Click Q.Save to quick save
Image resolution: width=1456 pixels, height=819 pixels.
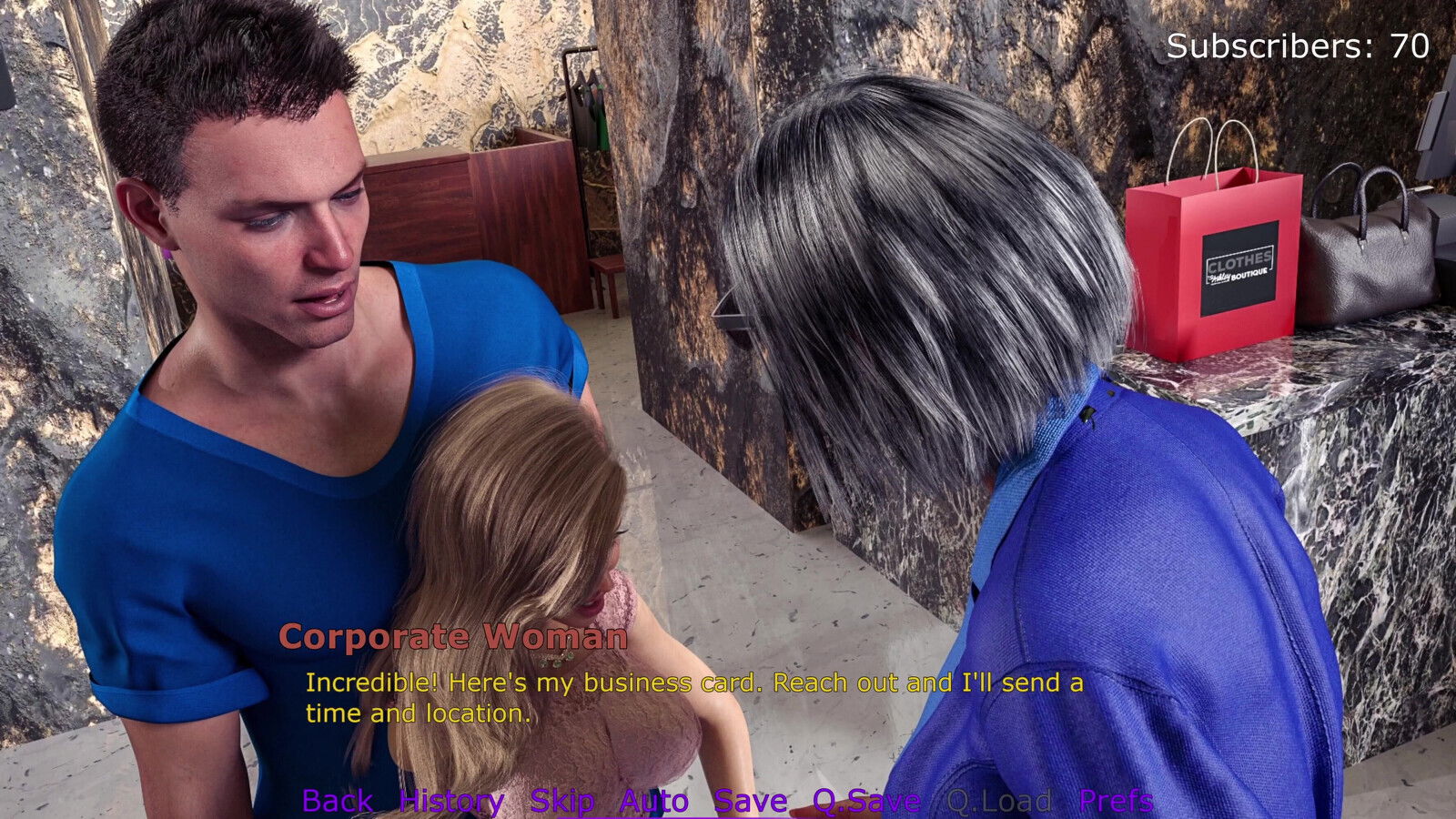click(x=866, y=801)
